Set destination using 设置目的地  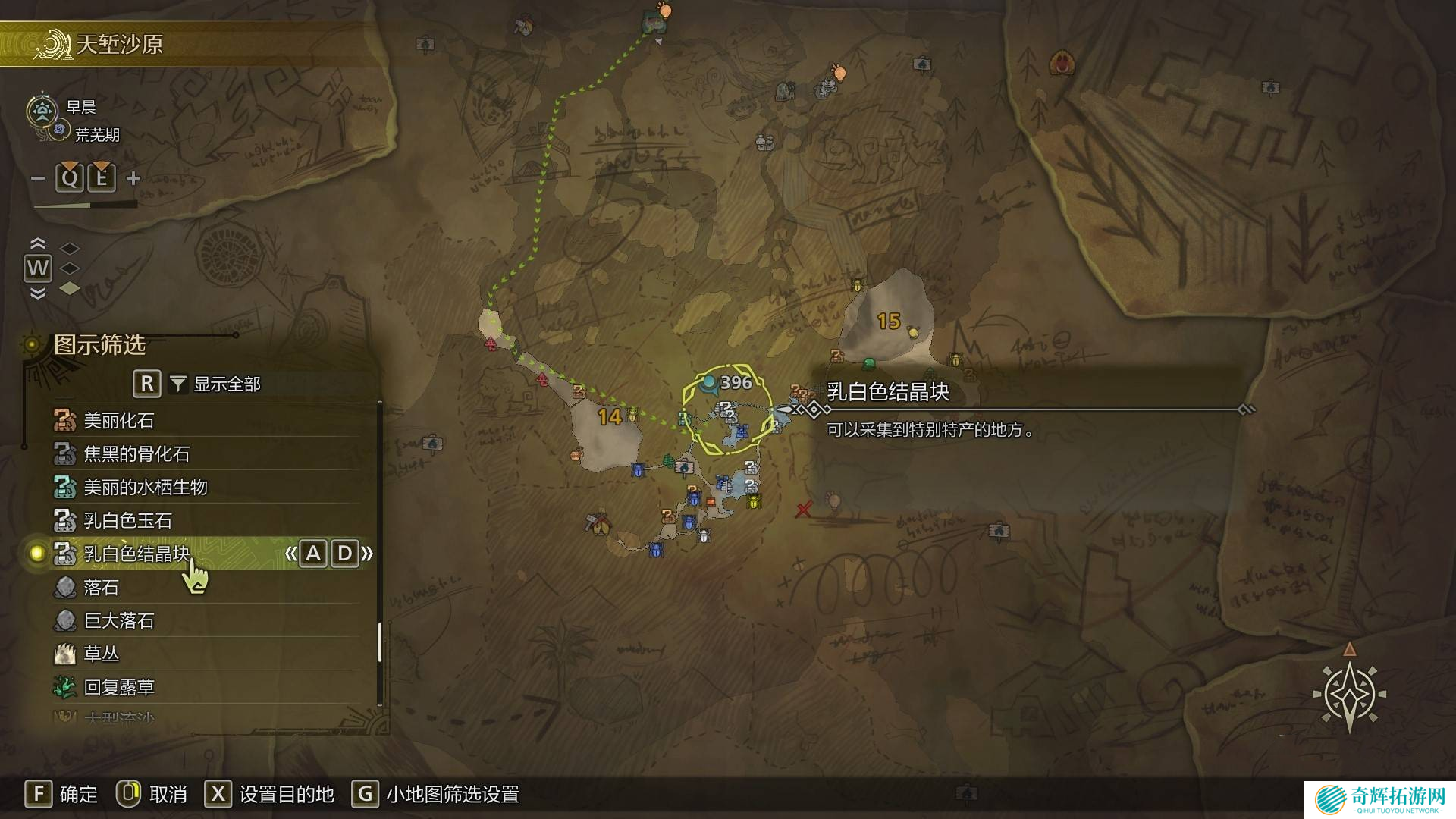pos(270,794)
